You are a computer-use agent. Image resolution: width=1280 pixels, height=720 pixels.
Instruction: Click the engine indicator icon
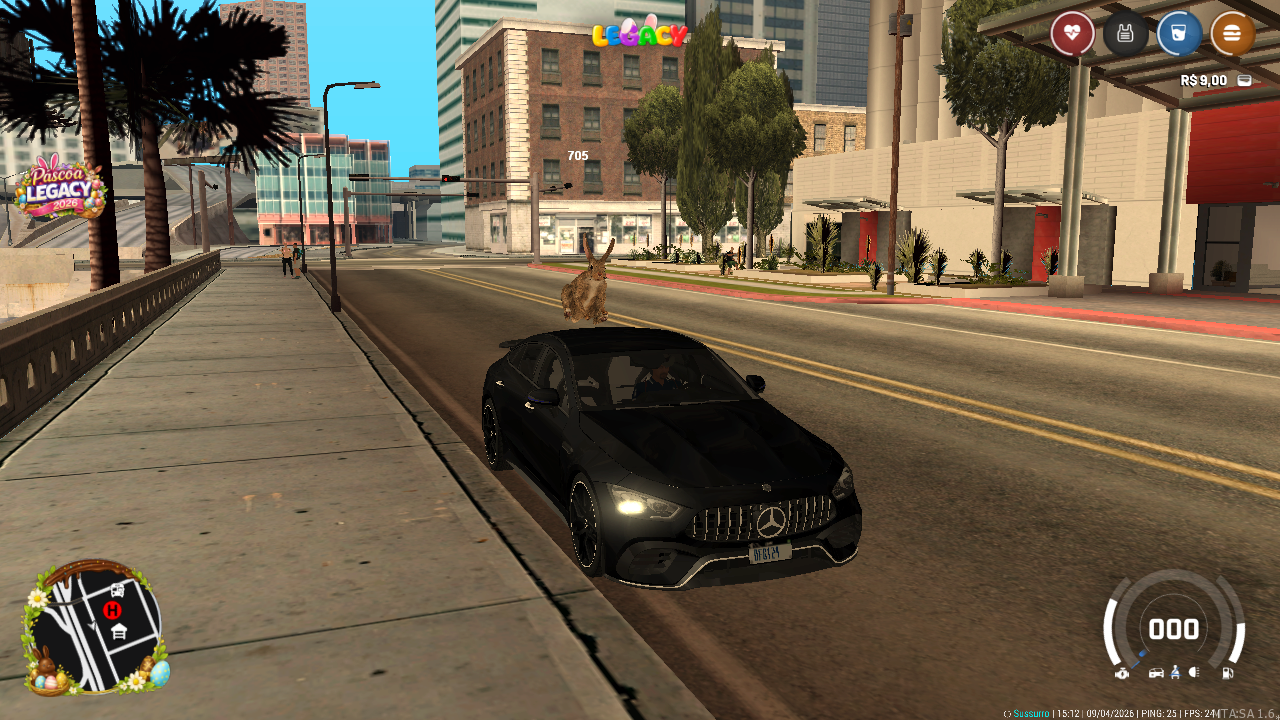tap(1123, 673)
